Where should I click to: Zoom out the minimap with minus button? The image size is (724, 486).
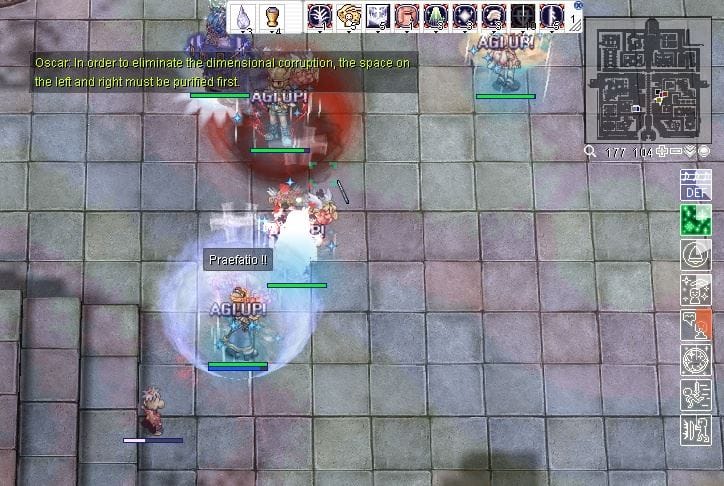click(676, 152)
